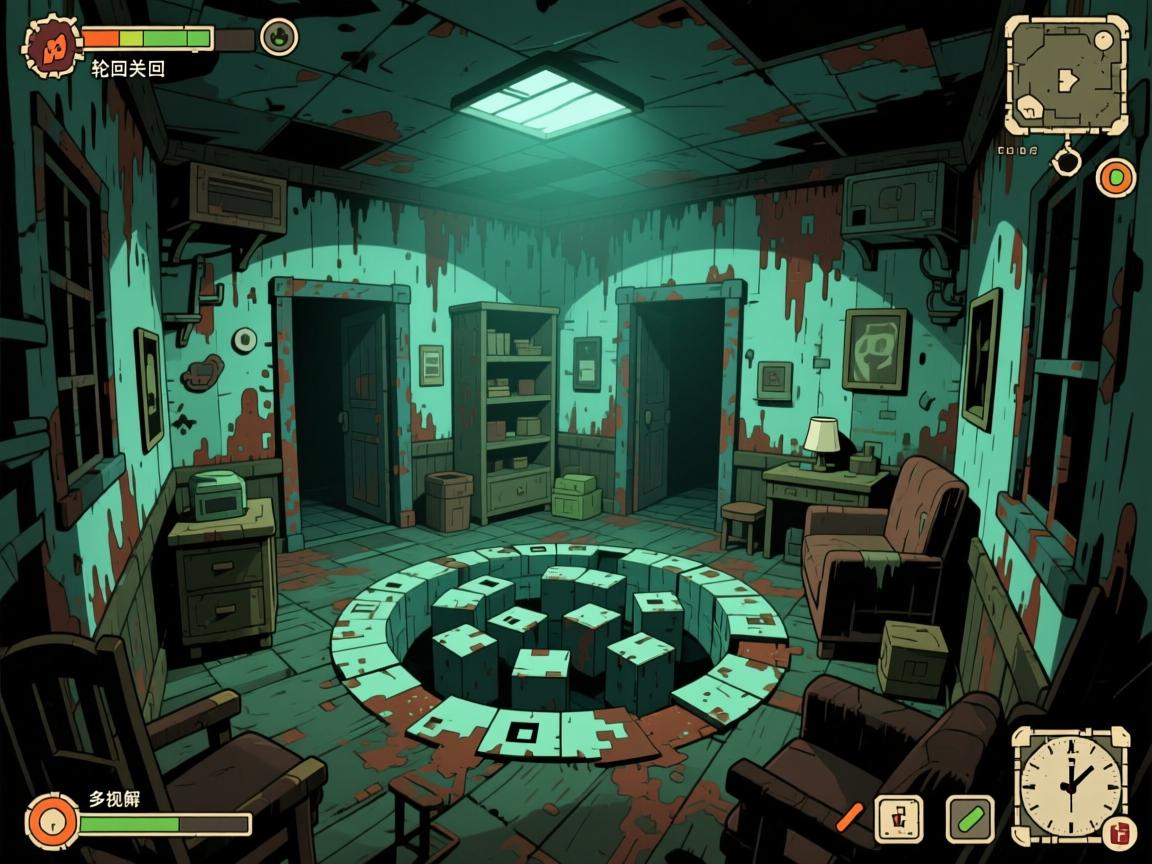This screenshot has width=1152, height=864.
Task: Click the orange ring with green center
Action: point(1116,178)
